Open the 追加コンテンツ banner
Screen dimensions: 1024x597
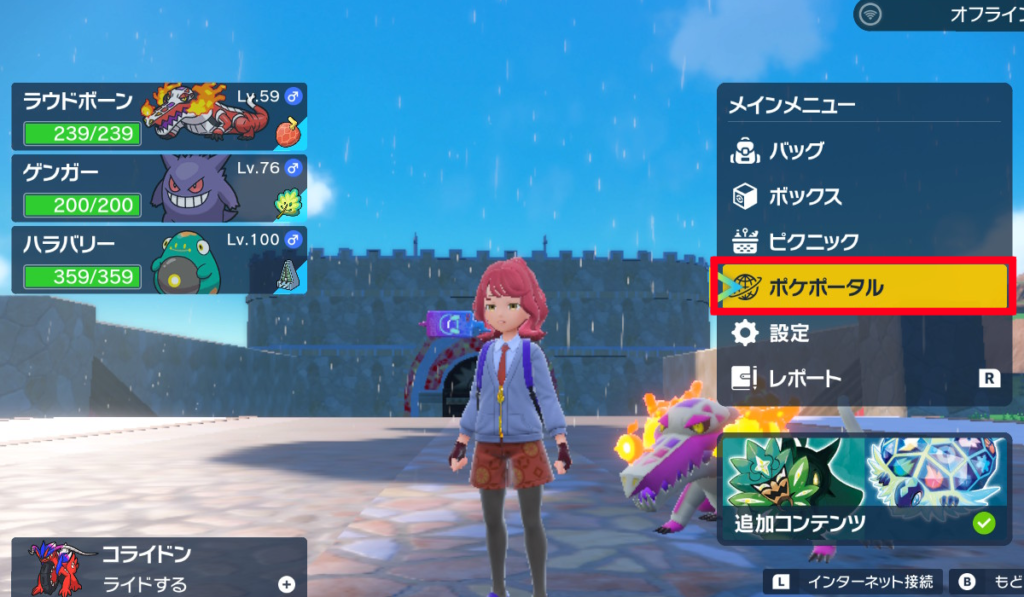point(864,489)
